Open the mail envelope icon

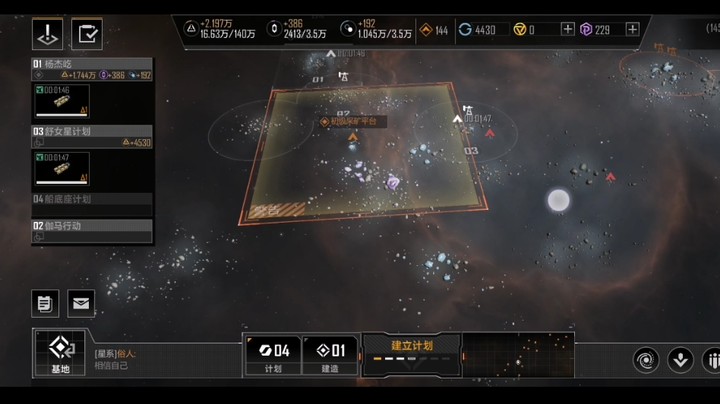pyautogui.click(x=81, y=302)
